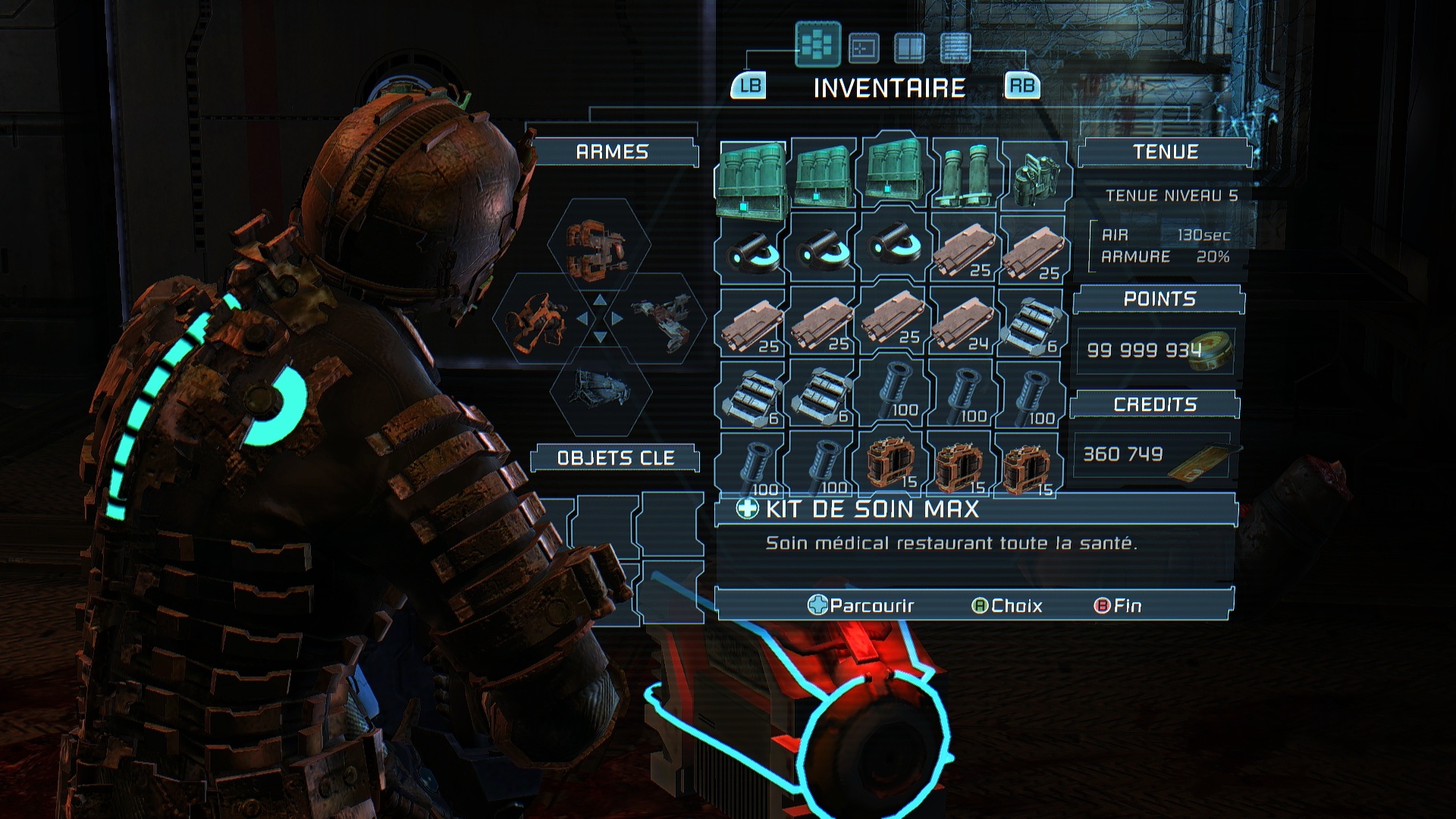Show the text-lines list tab
Viewport: 1456px width, 819px height.
pyautogui.click(x=955, y=48)
